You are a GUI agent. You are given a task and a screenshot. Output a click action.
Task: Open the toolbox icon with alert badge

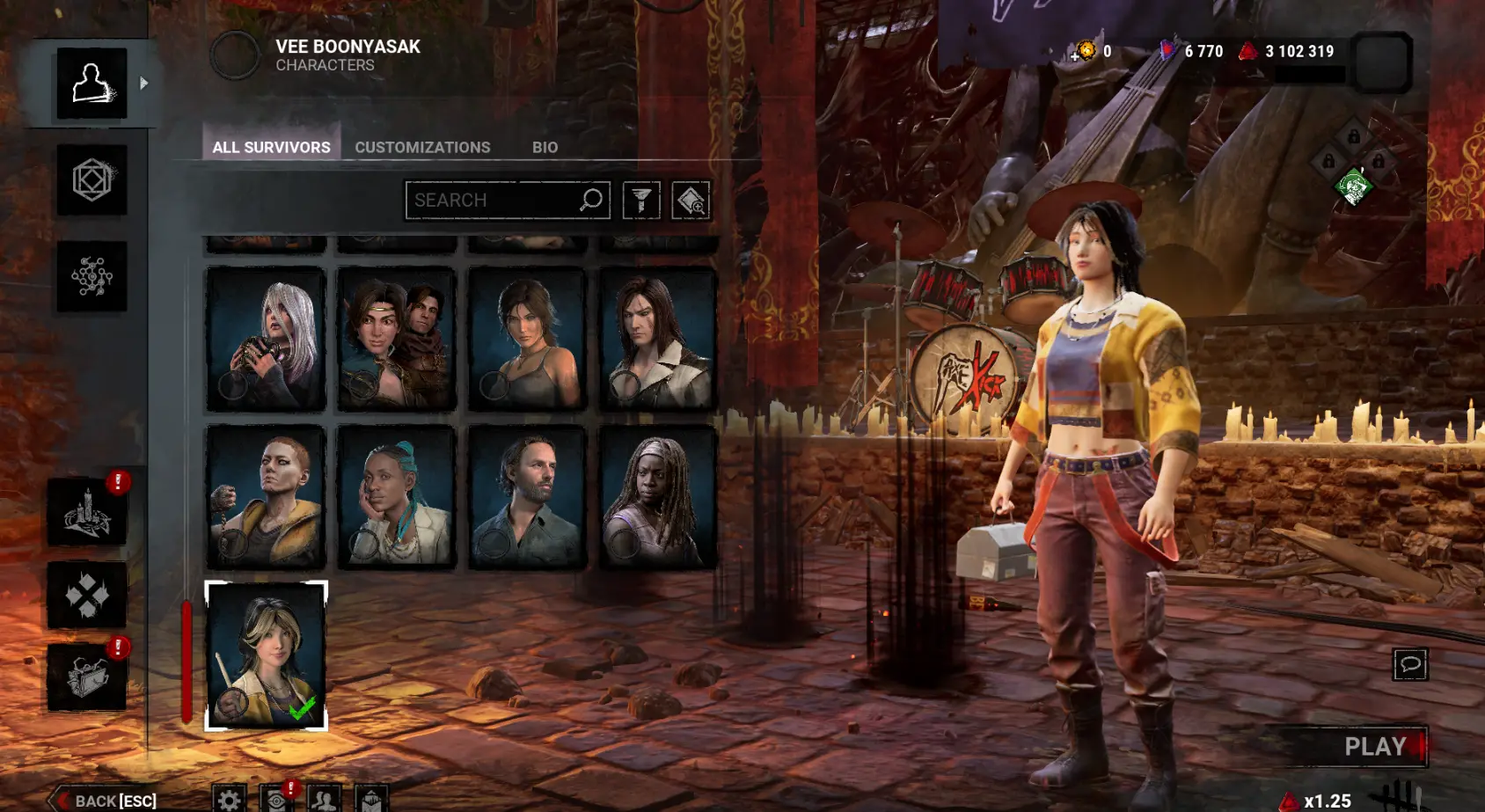[x=87, y=678]
